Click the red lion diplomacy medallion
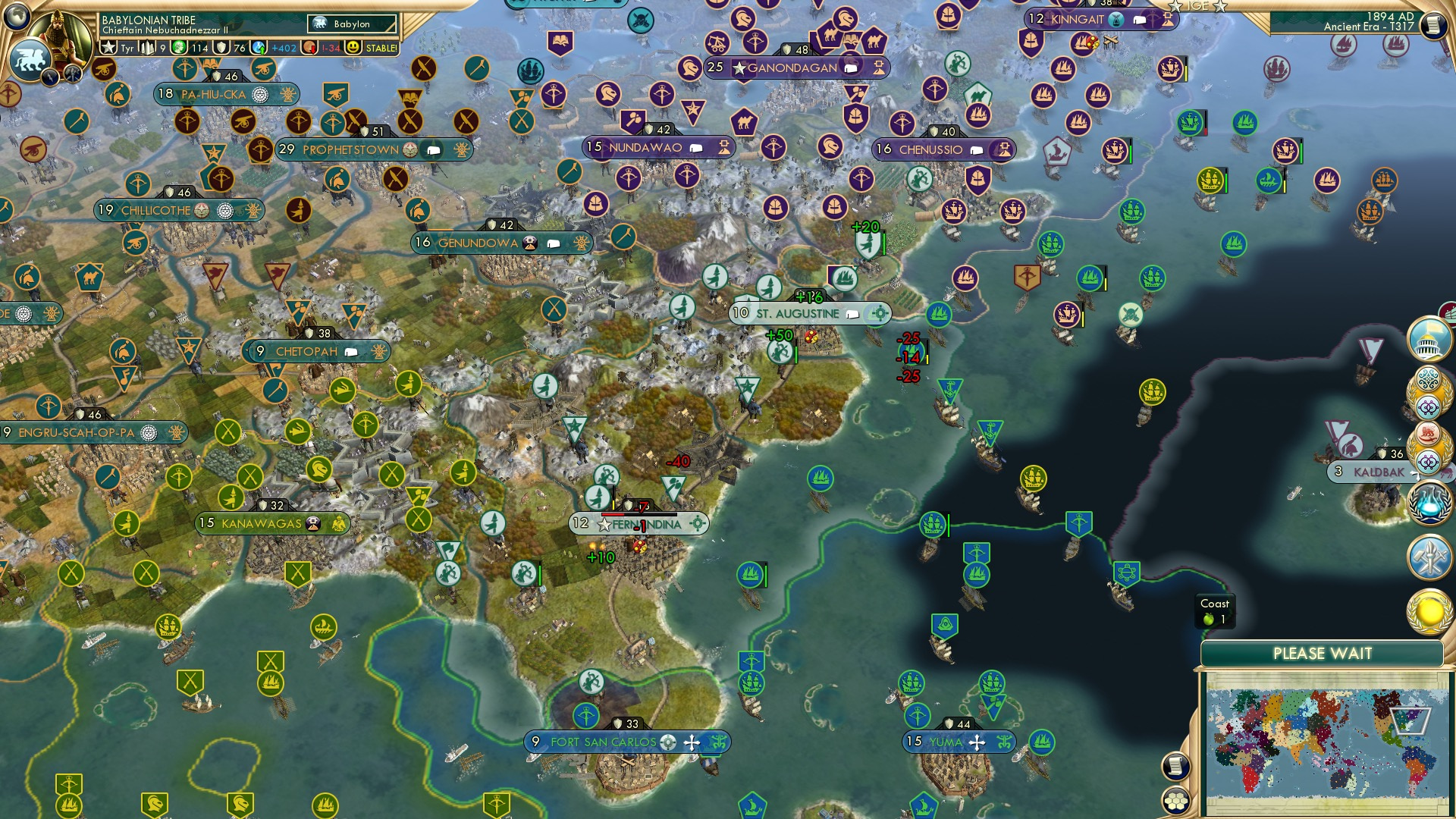 tap(1426, 435)
